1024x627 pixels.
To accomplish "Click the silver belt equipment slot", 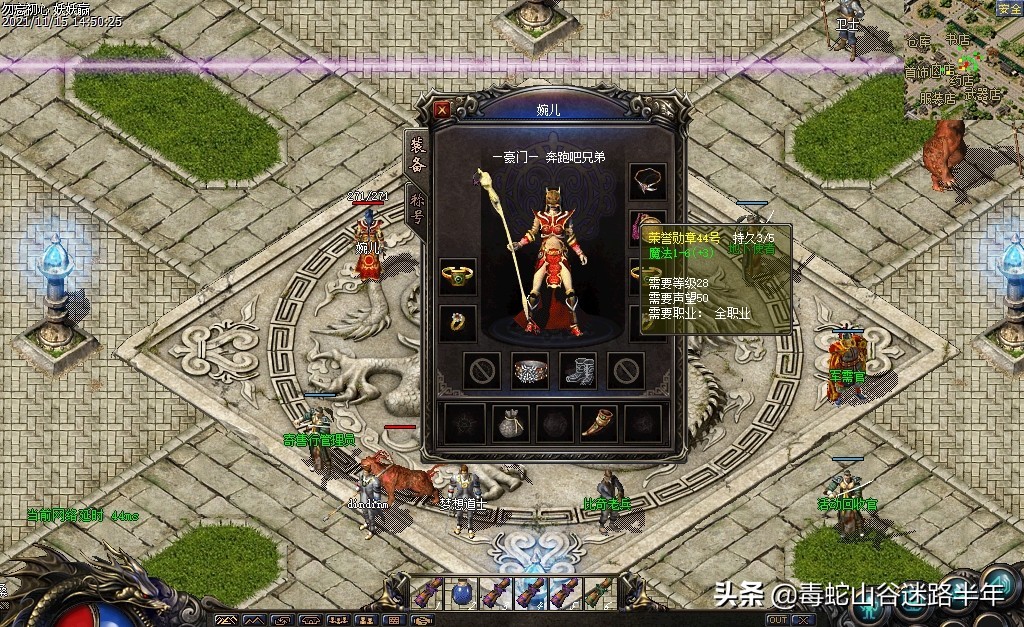I will click(x=530, y=371).
